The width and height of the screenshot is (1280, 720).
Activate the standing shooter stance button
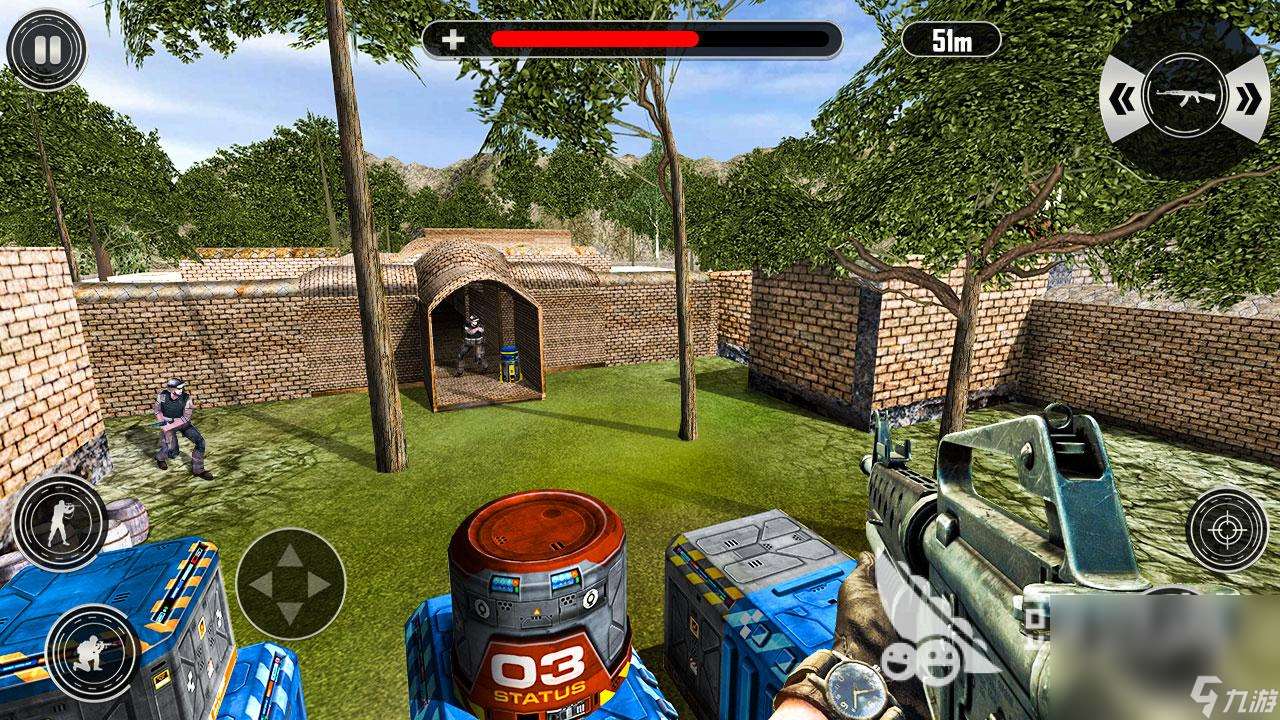tap(60, 521)
